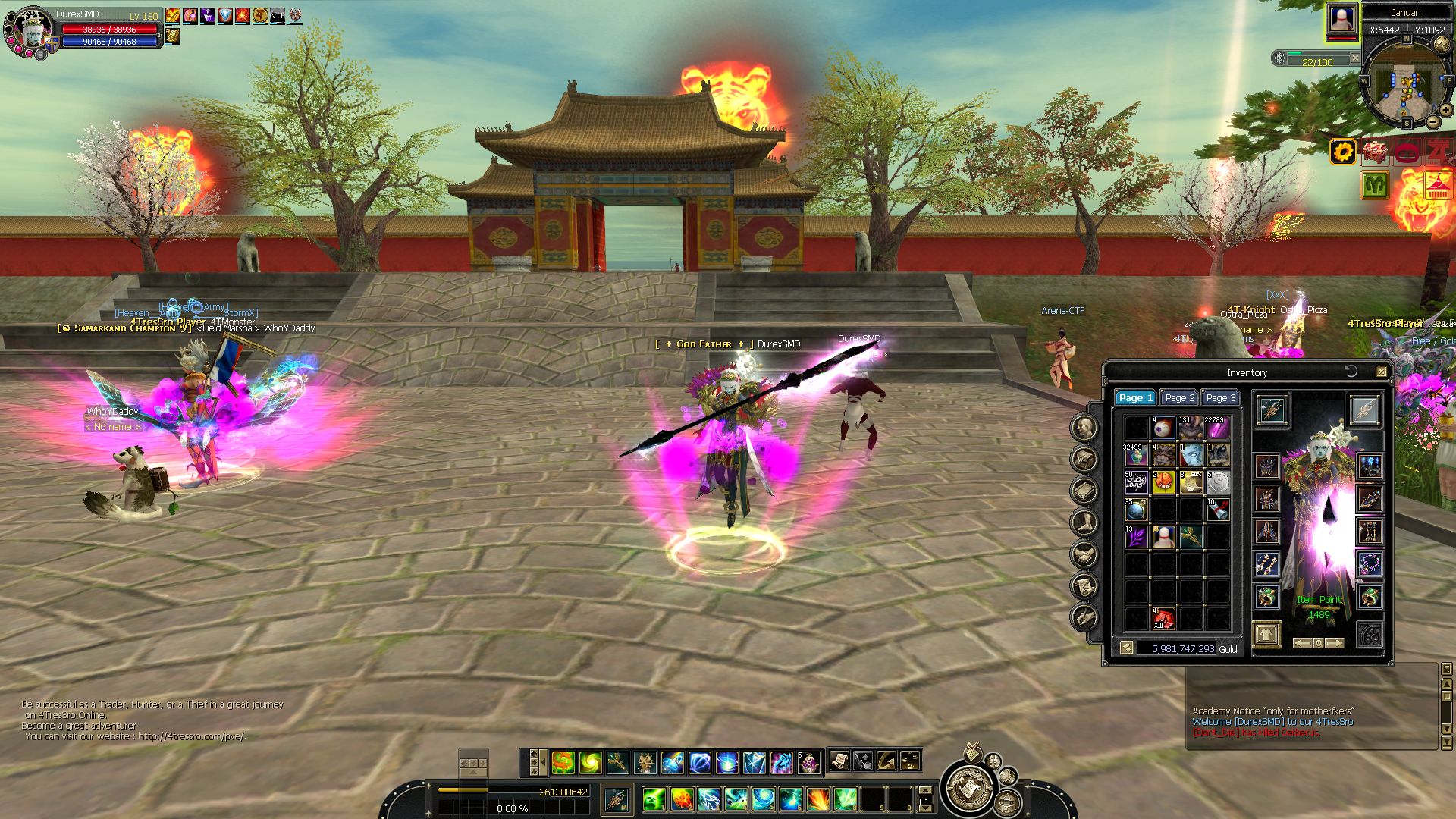
Task: Zoom out the minimap with minus button
Action: pyautogui.click(x=1433, y=121)
